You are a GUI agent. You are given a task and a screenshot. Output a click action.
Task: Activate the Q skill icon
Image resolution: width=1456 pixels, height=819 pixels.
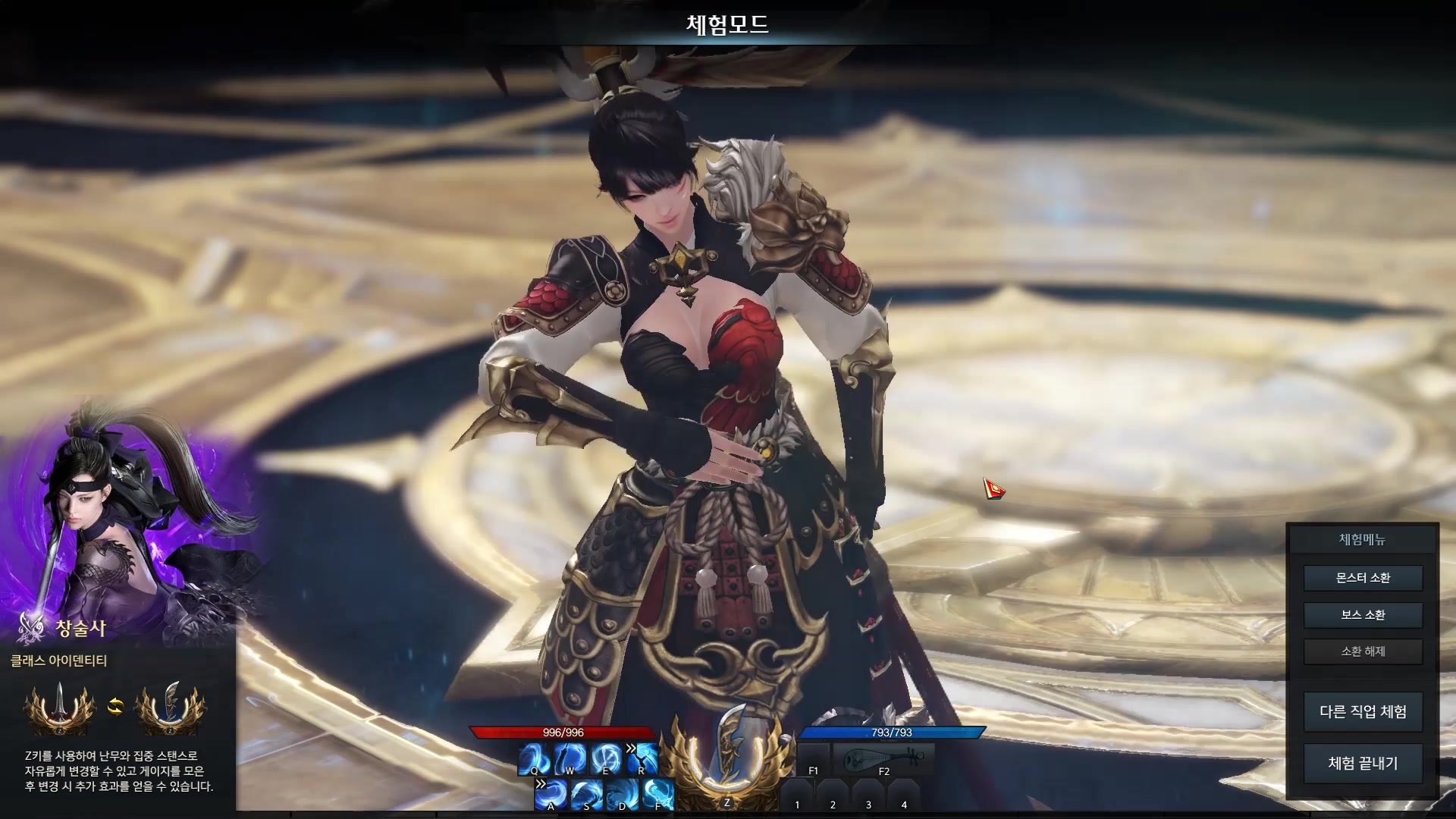(x=534, y=759)
